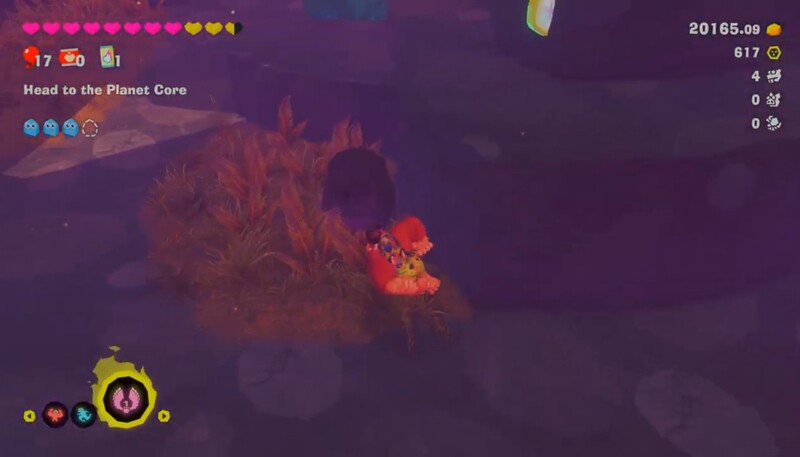The image size is (800, 457).
Task: Switch to the blue creature ability icon
Action: click(x=83, y=414)
